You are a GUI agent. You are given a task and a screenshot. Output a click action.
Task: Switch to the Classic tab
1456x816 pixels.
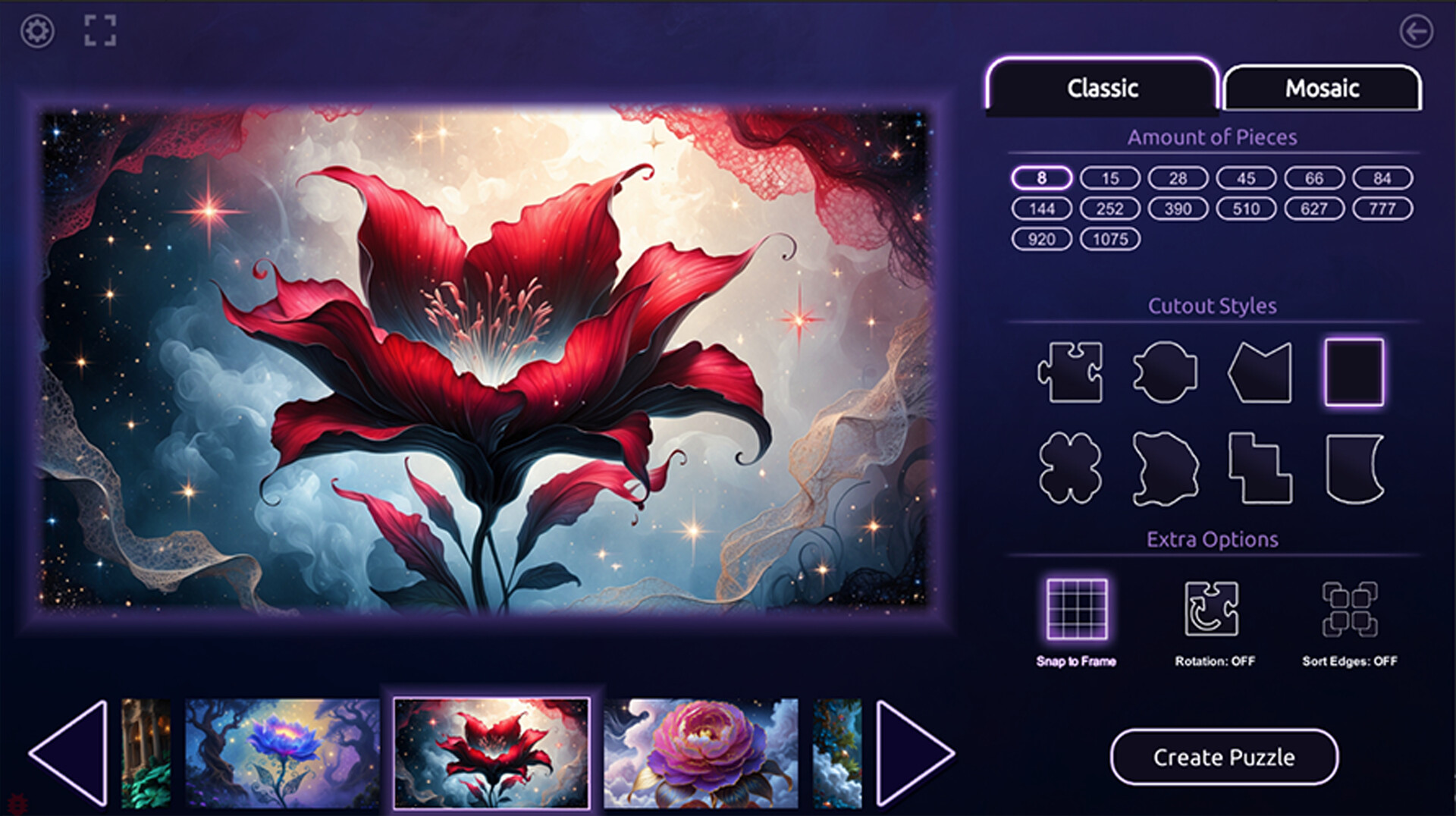pos(1102,89)
